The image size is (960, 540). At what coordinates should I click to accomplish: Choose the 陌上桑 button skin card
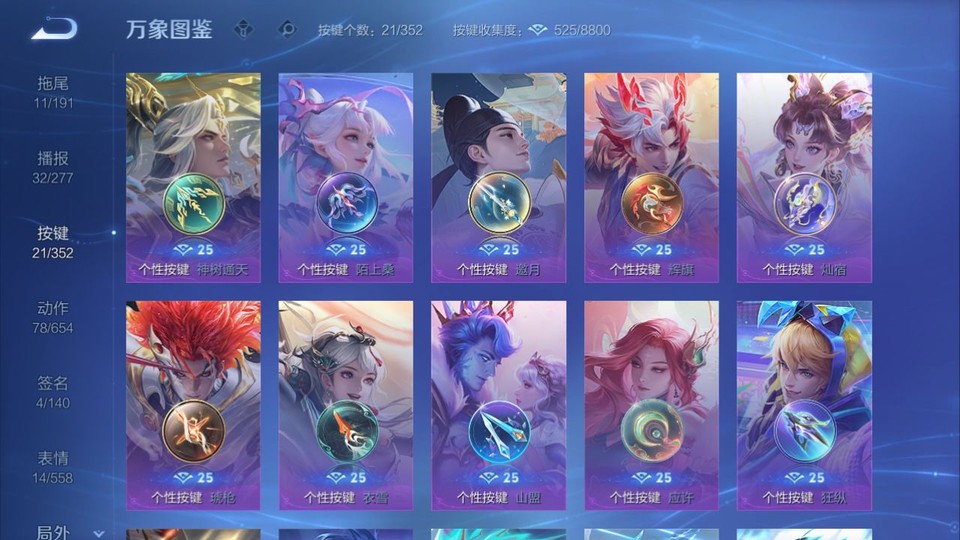346,177
